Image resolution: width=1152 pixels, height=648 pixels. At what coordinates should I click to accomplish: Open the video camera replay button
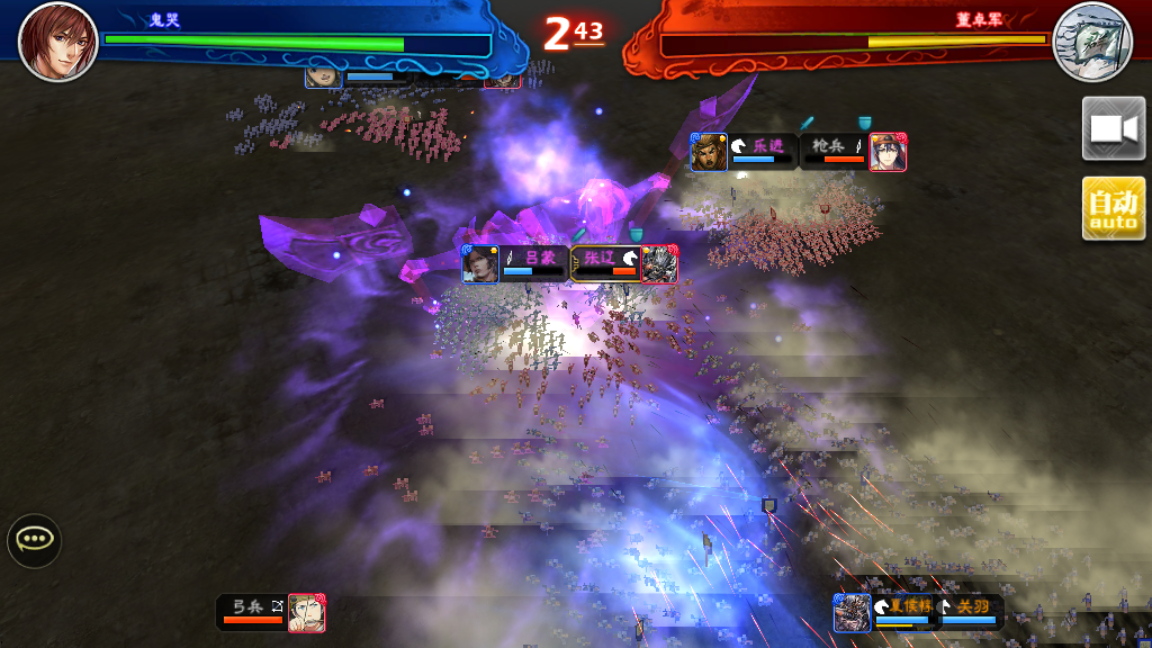point(1113,128)
